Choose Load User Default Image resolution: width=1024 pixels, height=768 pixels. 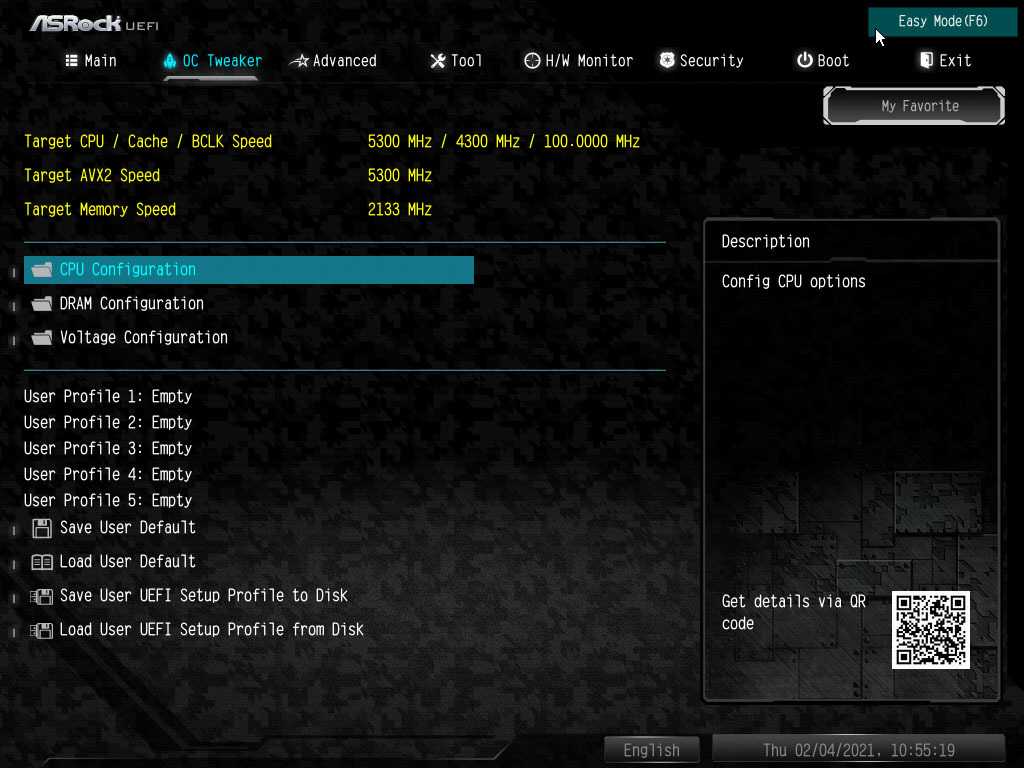(127, 562)
